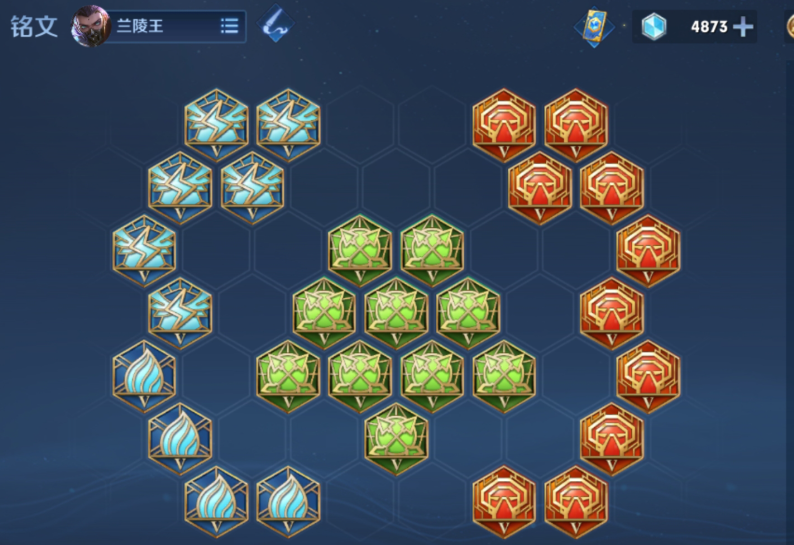This screenshot has width=794, height=545.
Task: Tap the blue broom clear-runes icon
Action: 275,26
